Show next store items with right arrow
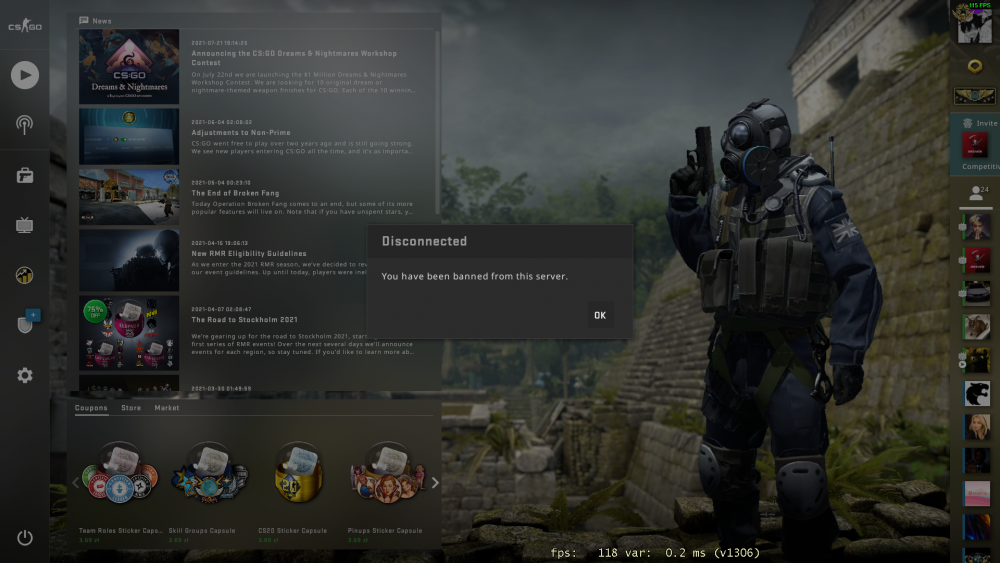 434,483
